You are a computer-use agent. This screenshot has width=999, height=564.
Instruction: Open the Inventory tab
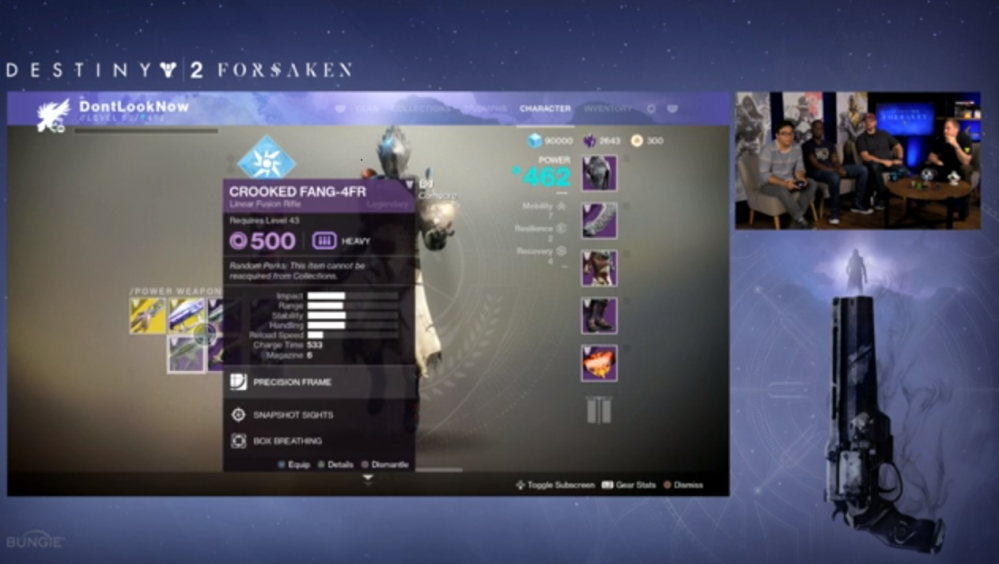click(607, 109)
